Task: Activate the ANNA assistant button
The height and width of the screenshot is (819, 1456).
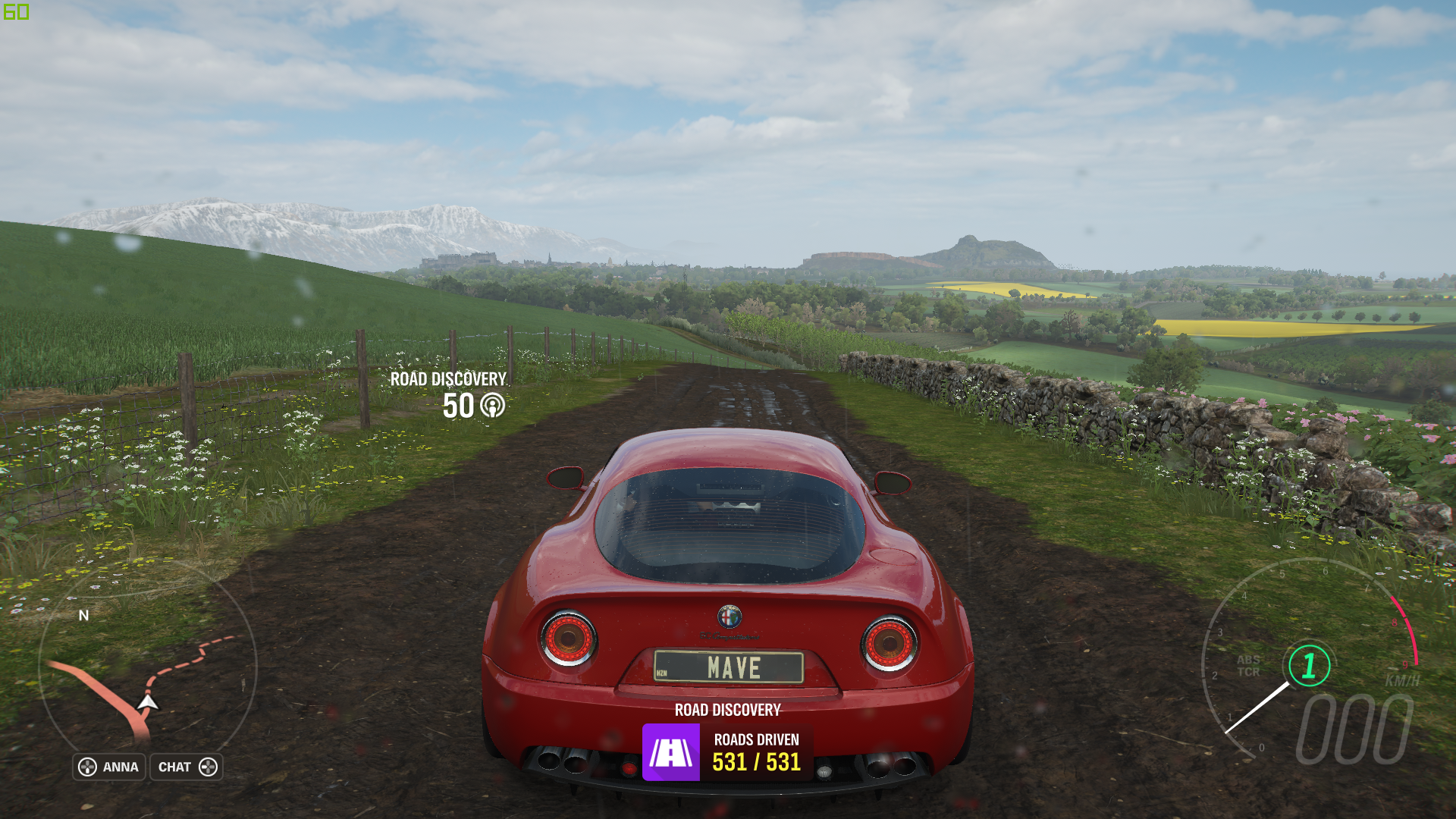Action: [109, 767]
